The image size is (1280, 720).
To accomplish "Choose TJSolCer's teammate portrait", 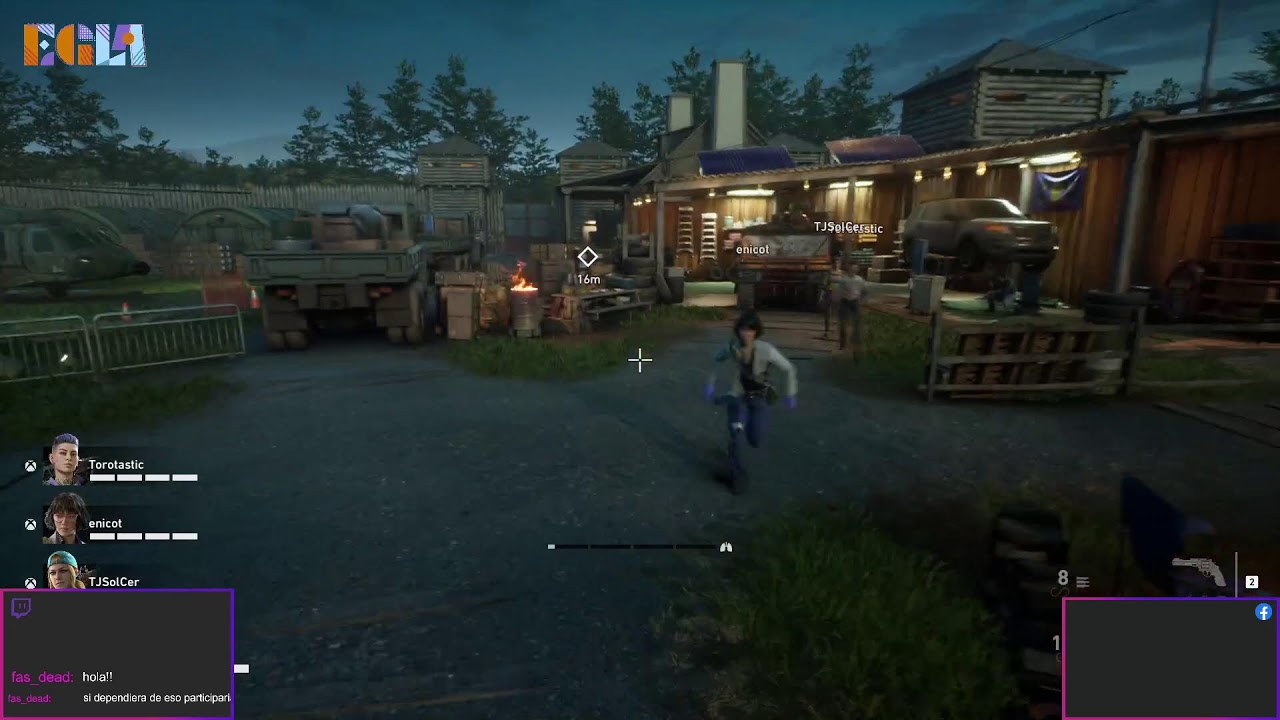I will tap(63, 572).
